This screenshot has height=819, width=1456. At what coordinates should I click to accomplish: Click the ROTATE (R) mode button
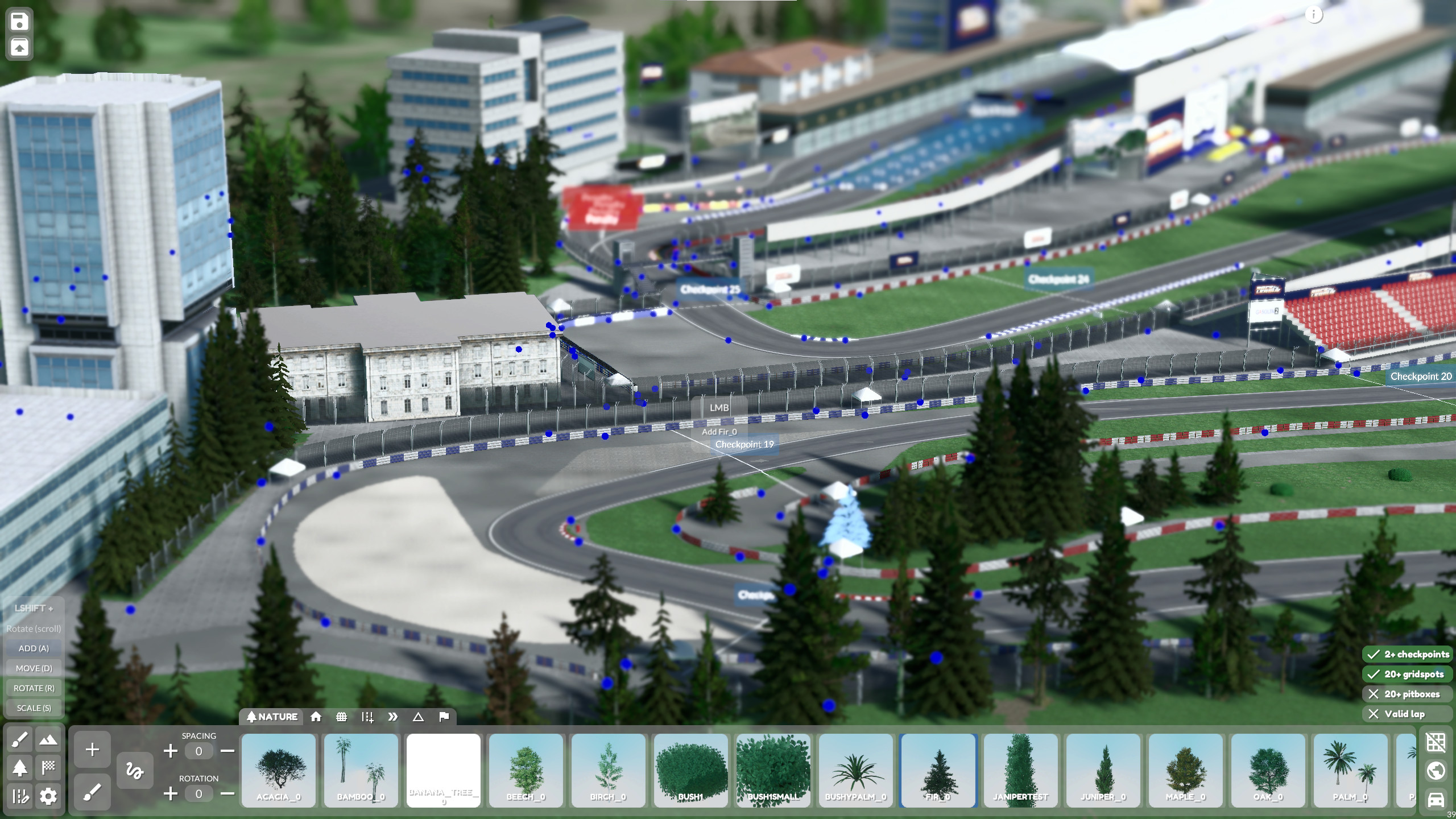(x=33, y=688)
